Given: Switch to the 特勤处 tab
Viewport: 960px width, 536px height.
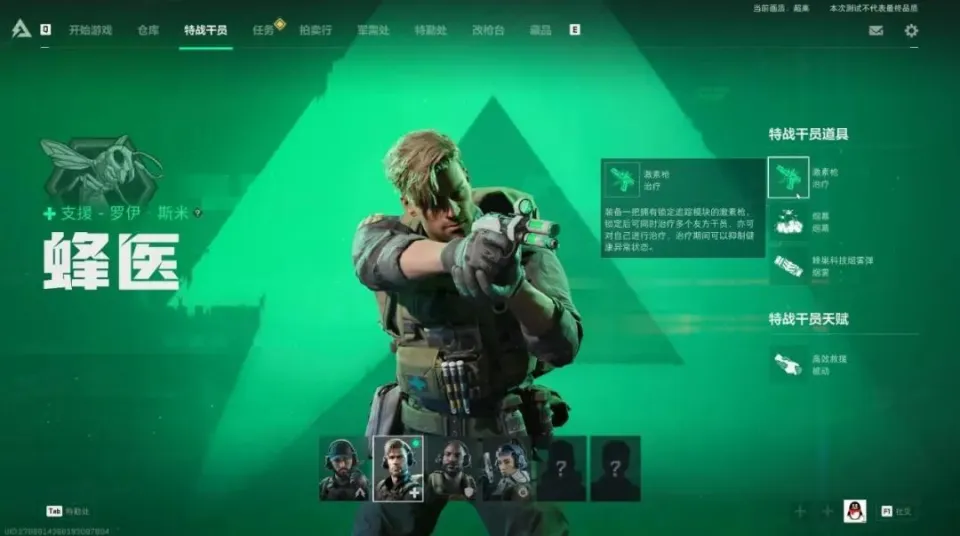Looking at the screenshot, I should [x=430, y=30].
